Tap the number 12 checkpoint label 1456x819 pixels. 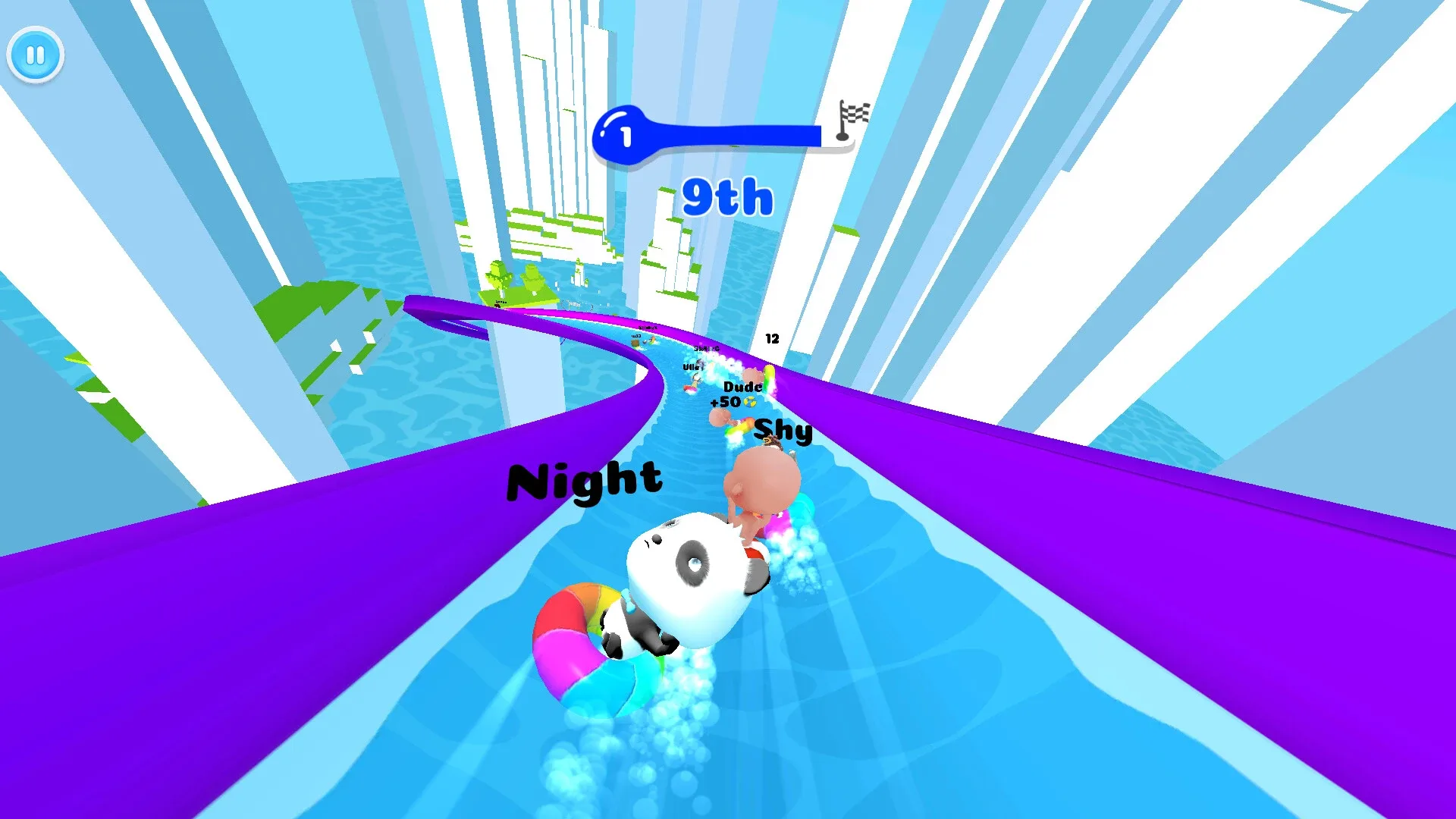point(773,339)
